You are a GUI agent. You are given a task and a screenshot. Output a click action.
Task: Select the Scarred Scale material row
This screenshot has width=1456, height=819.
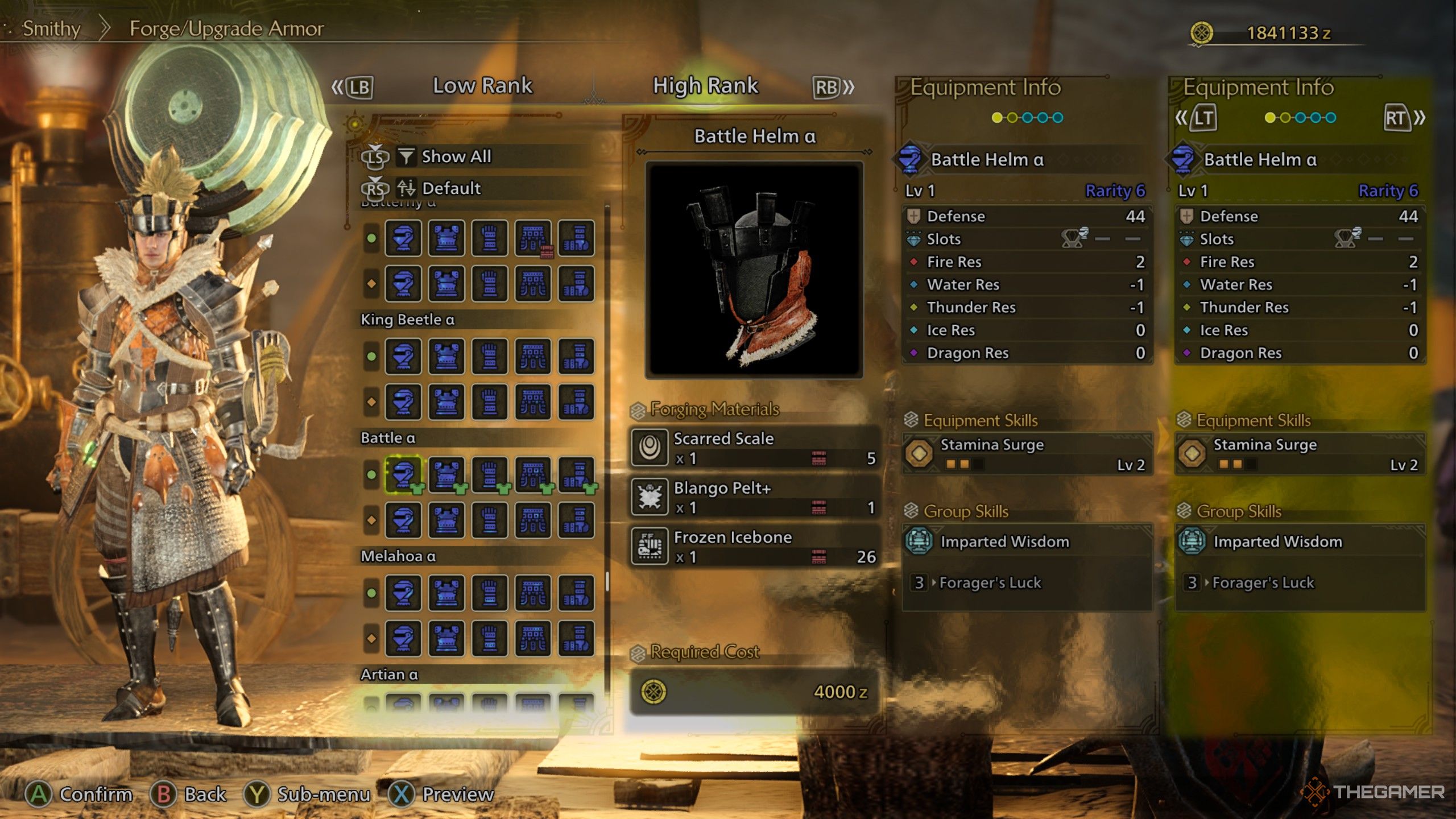754,448
